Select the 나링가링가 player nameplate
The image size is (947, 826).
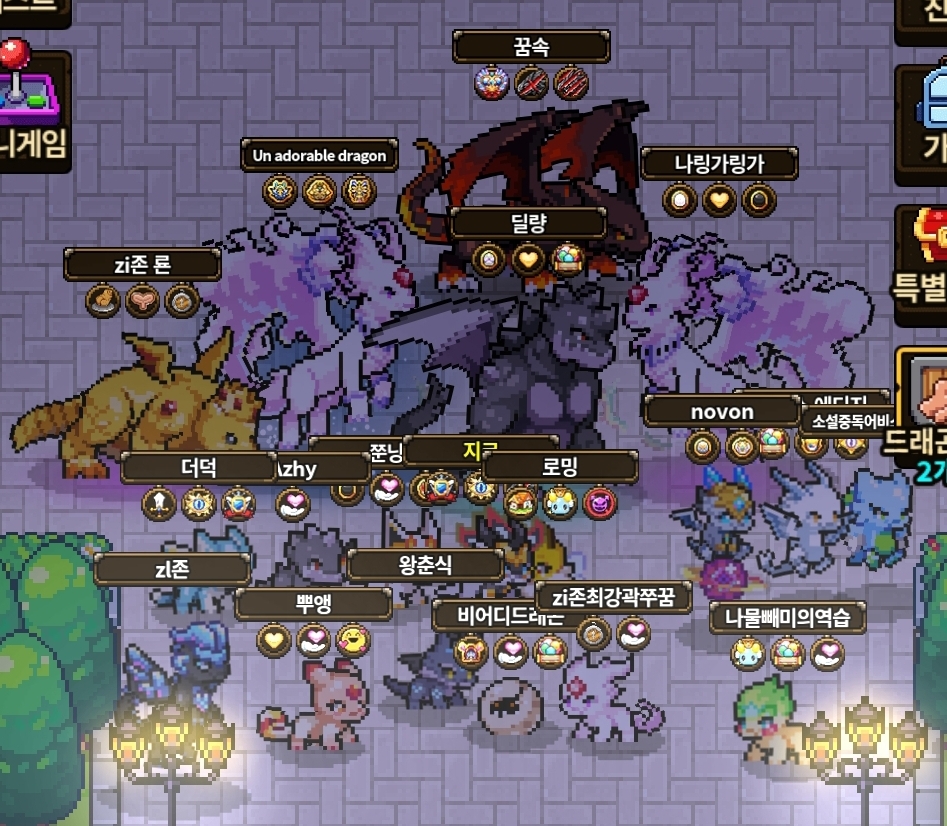(x=719, y=164)
